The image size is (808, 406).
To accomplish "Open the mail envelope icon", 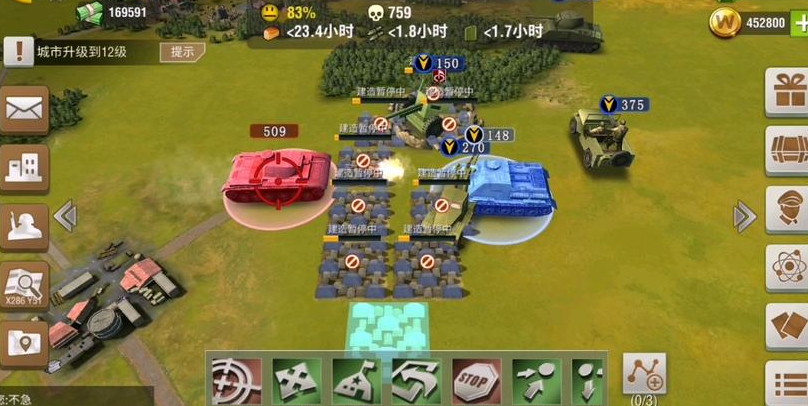I will 24,109.
